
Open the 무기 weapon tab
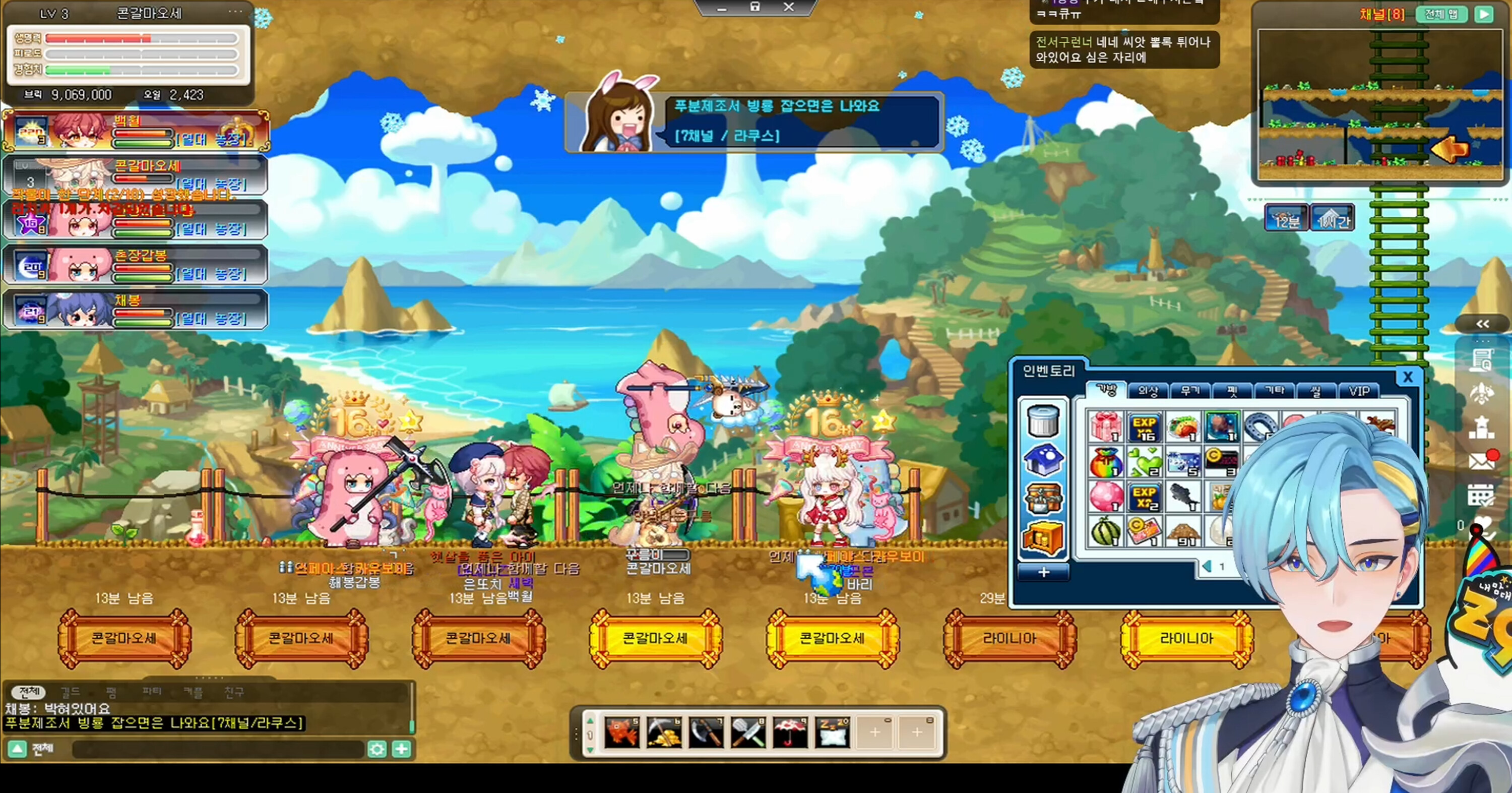click(x=1190, y=390)
